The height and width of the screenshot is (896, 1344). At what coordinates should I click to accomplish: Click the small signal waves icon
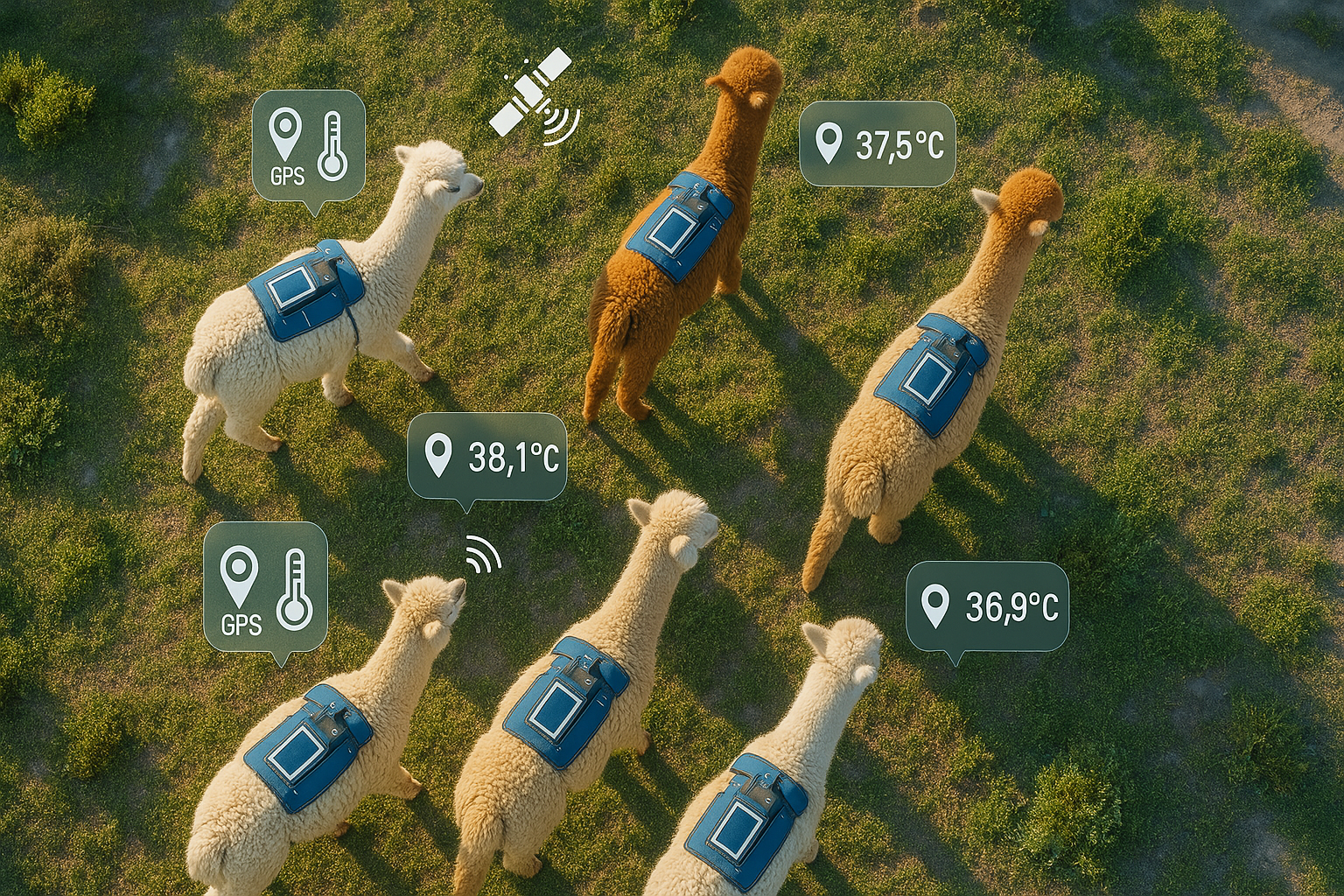tap(483, 555)
